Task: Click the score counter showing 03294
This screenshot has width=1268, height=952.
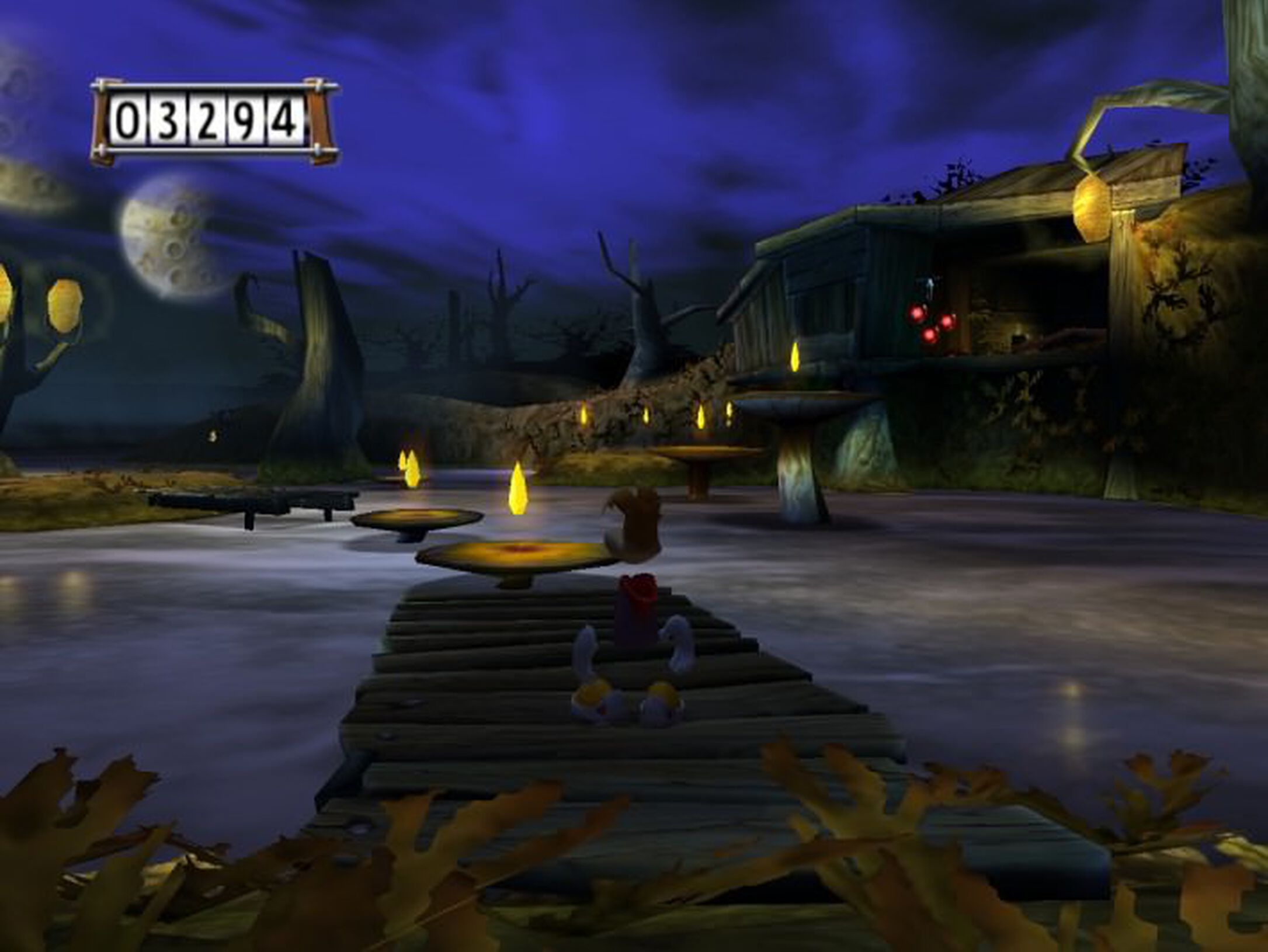Action: [210, 117]
